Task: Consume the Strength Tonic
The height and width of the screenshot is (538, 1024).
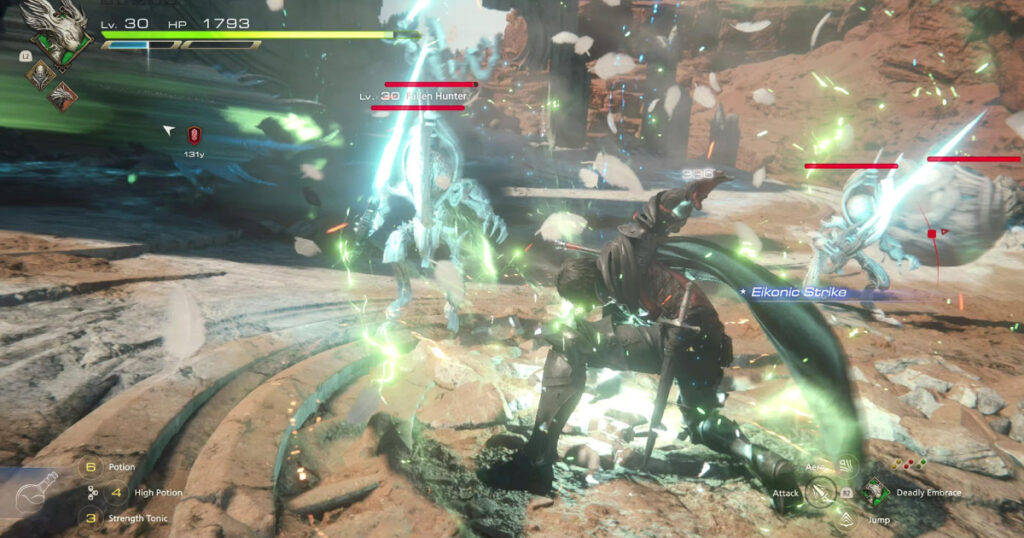Action: (92, 518)
